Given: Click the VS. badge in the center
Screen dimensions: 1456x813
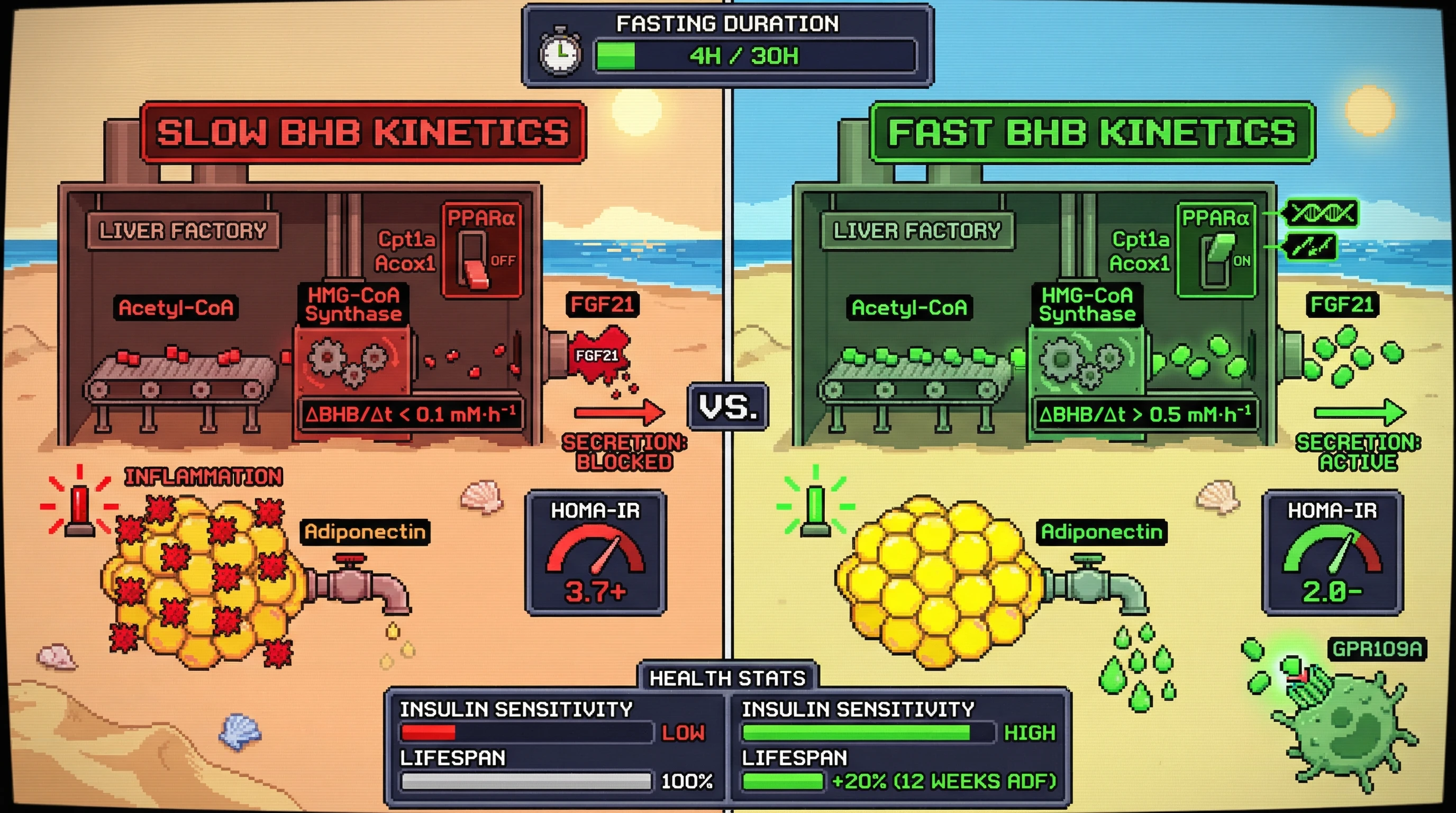Looking at the screenshot, I should pos(727,406).
